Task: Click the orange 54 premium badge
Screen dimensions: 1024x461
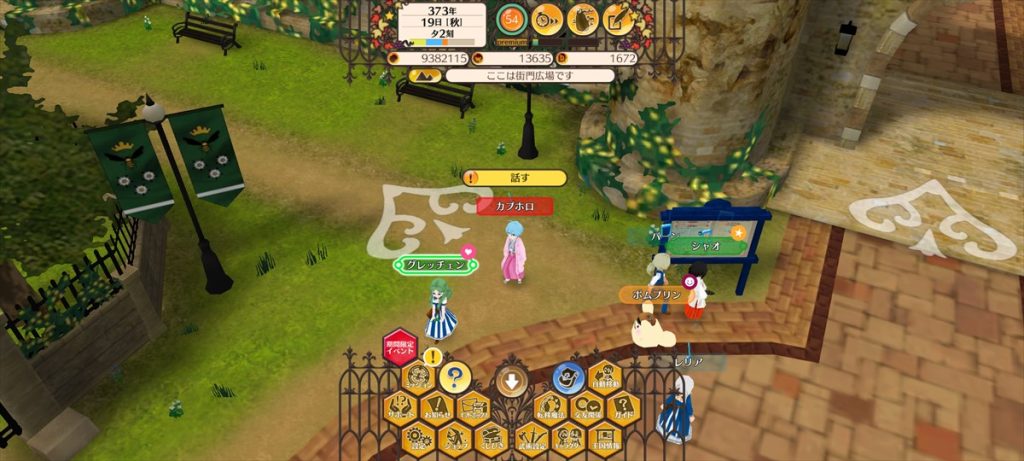Action: (512, 21)
